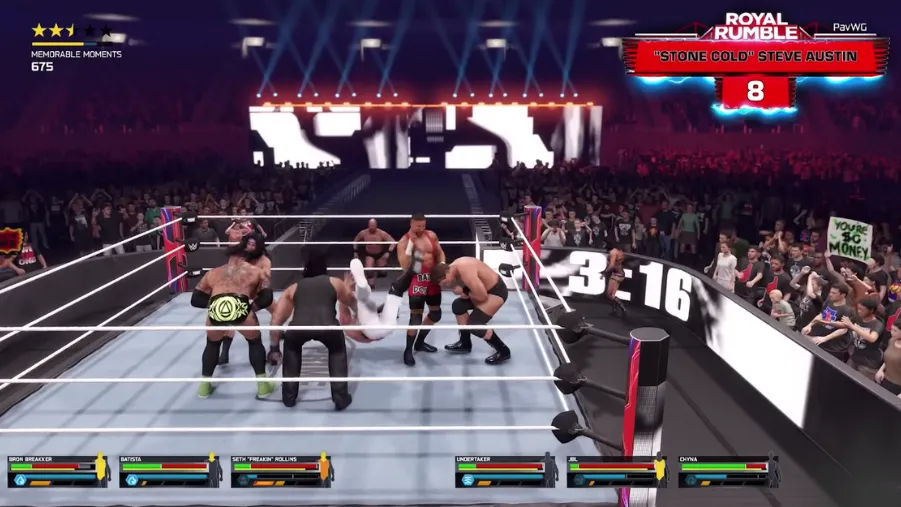Open the Memorable Moments star rating tracker
Screen dimensions: 901x507
pos(75,47)
